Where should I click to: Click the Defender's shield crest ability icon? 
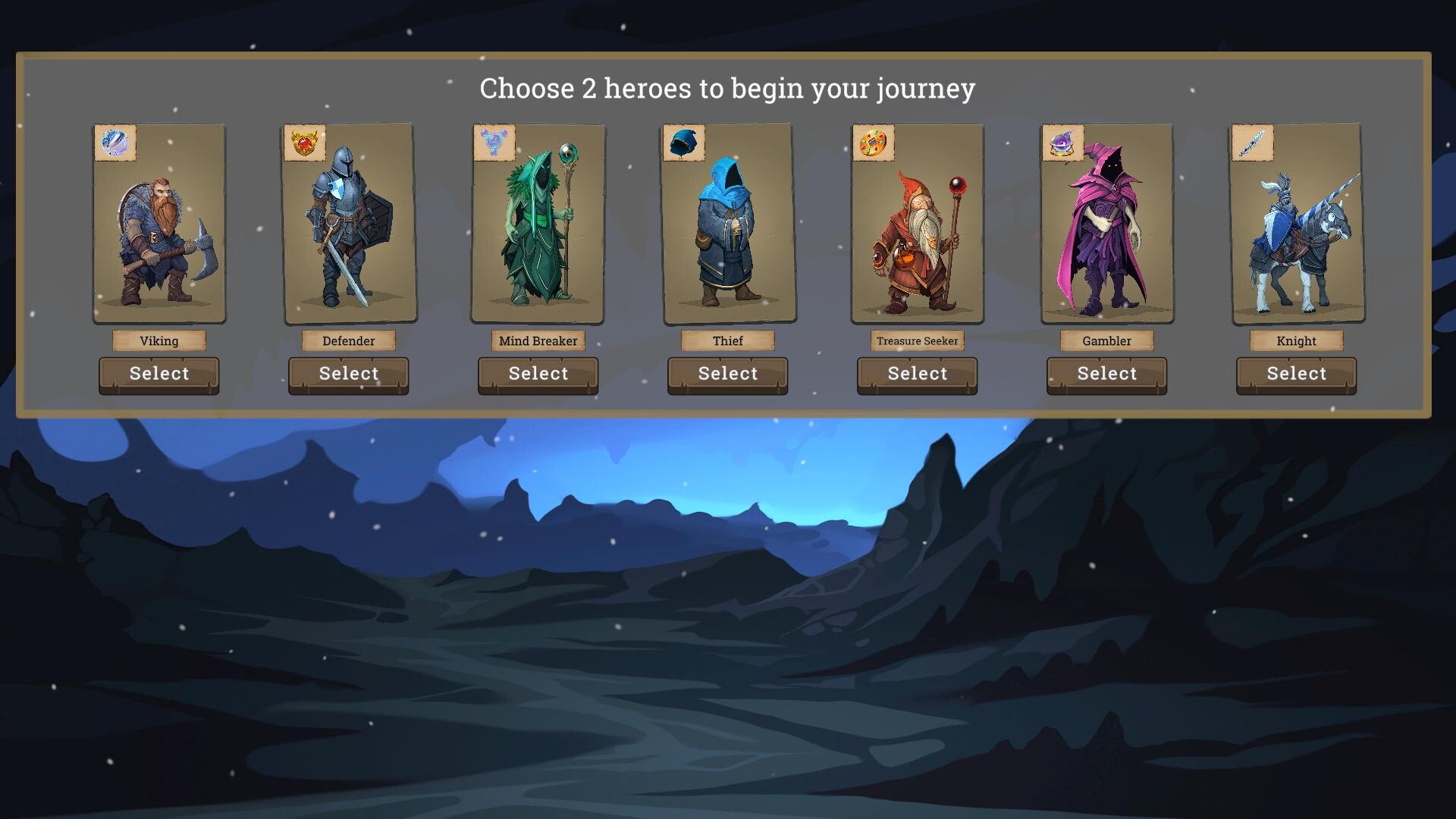pos(305,143)
